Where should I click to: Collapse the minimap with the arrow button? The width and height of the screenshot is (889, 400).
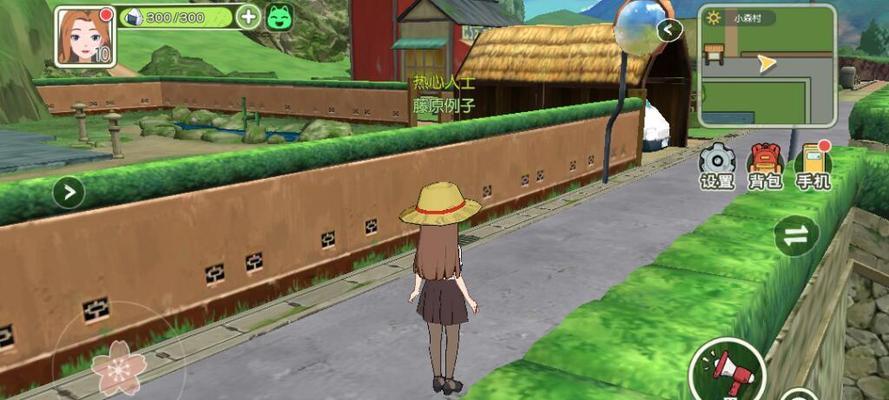click(670, 30)
